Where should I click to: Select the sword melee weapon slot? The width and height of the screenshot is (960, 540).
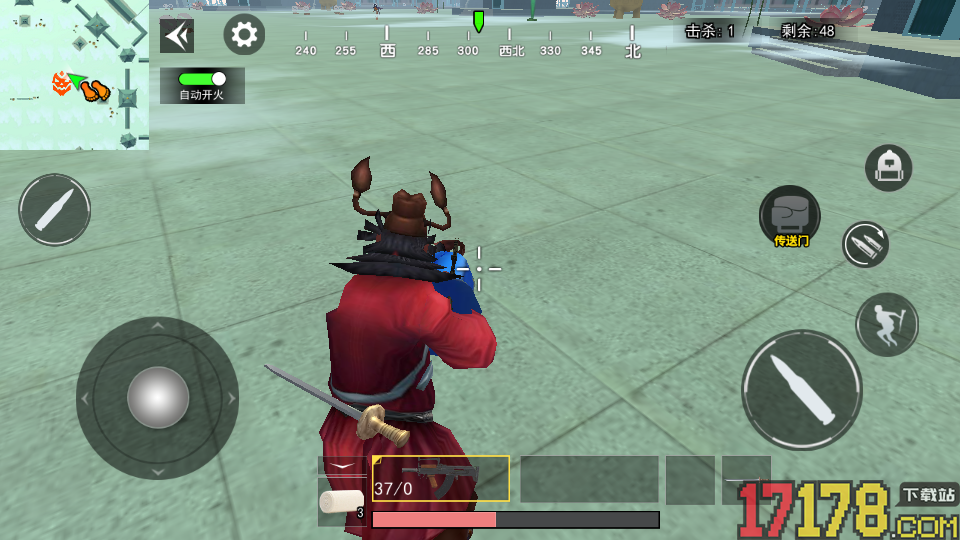tap(746, 479)
